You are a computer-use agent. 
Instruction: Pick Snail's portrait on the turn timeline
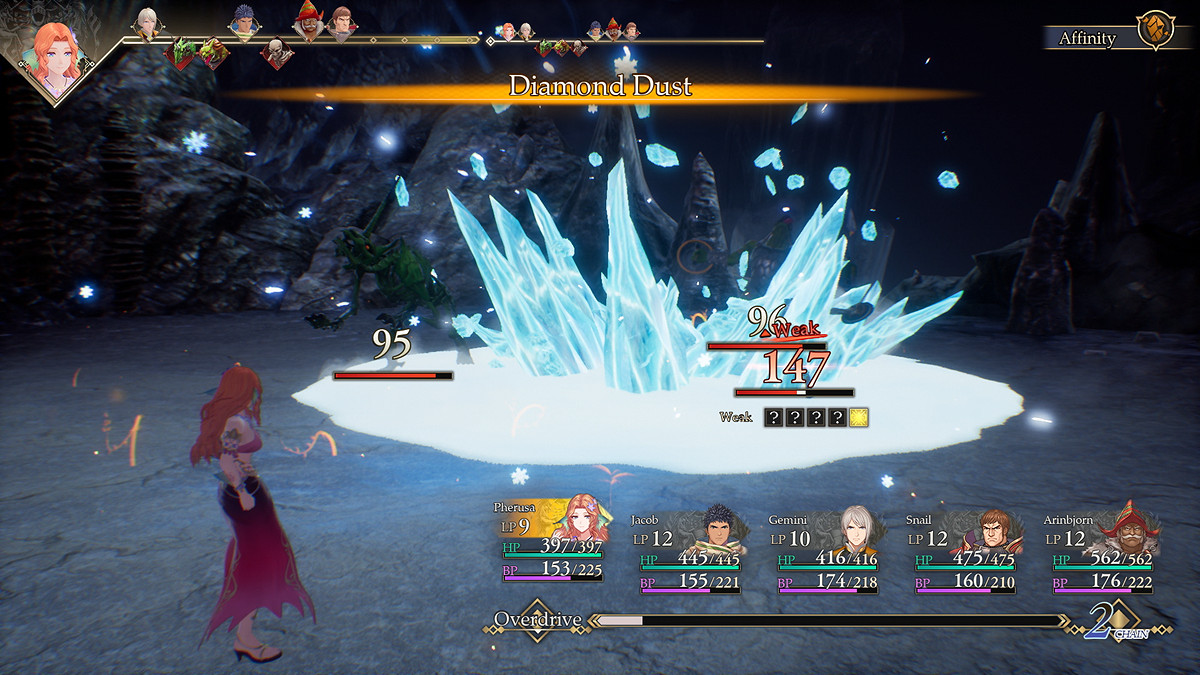[341, 23]
